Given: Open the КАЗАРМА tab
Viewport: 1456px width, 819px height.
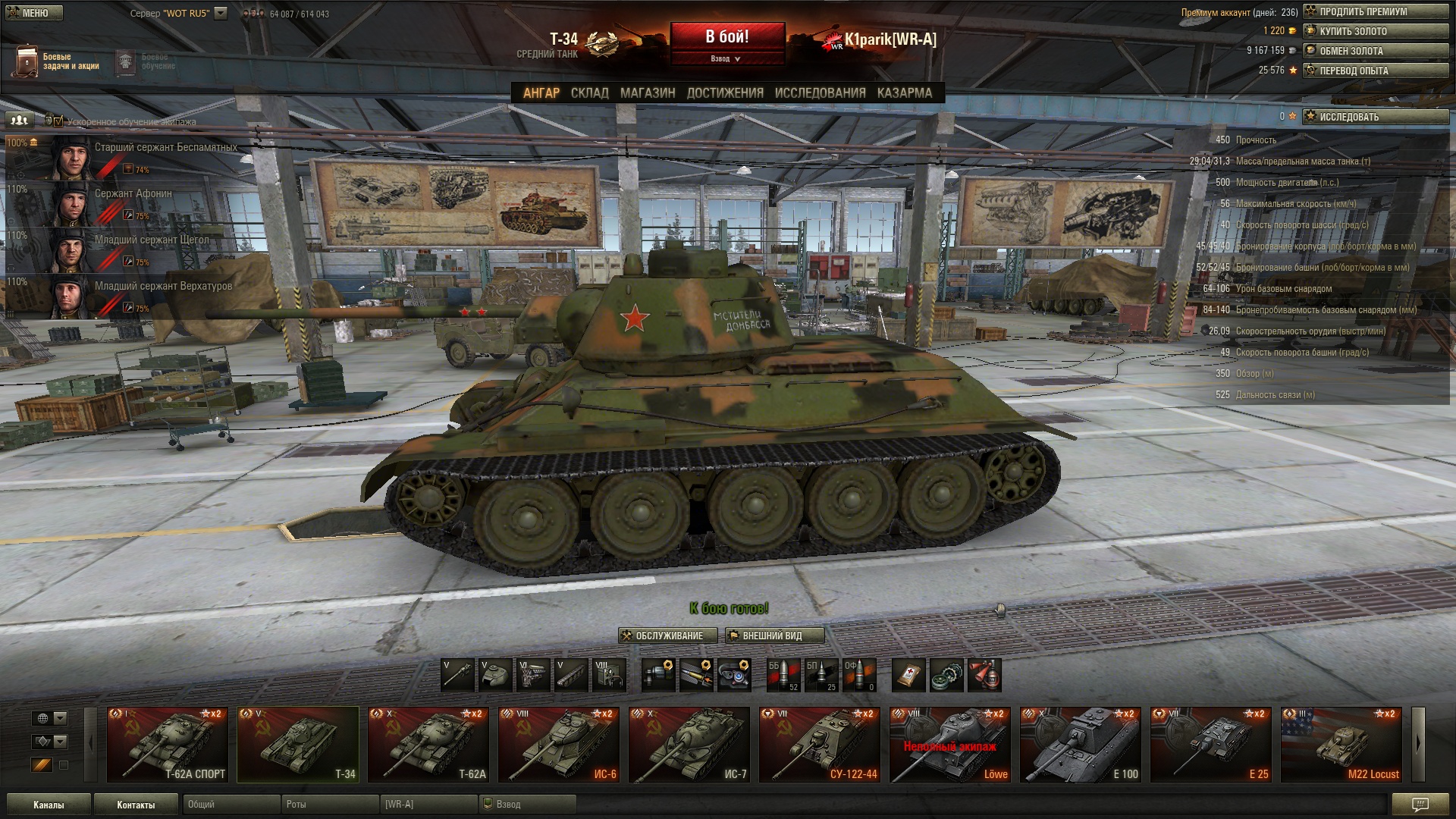Looking at the screenshot, I should click(x=904, y=93).
